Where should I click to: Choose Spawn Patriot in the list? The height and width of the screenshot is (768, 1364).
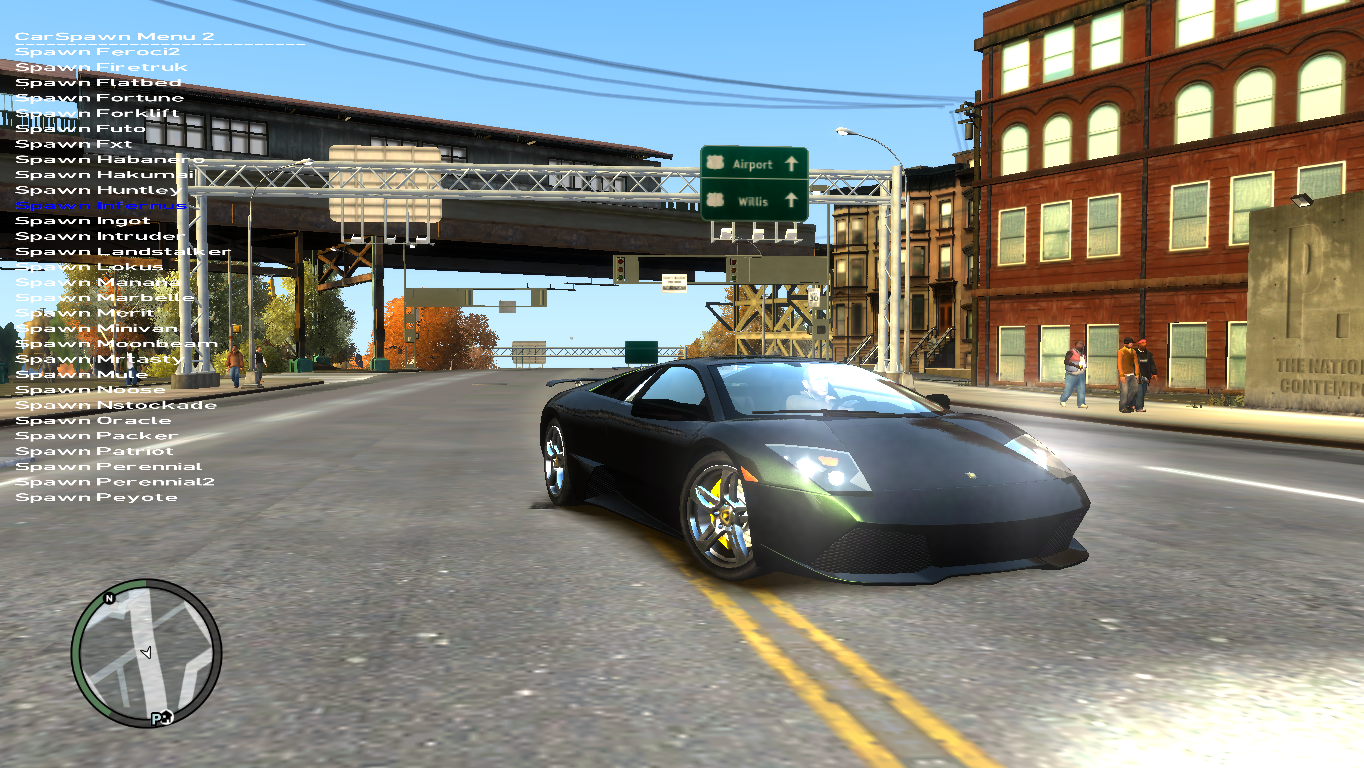pyautogui.click(x=95, y=450)
